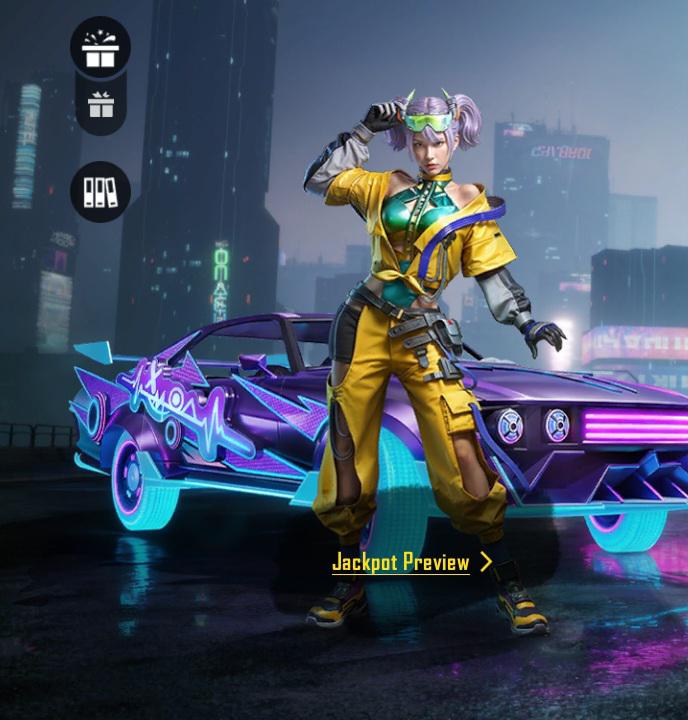The image size is (688, 720).
Task: Show the Jackpot Preview
Action: pyautogui.click(x=411, y=562)
